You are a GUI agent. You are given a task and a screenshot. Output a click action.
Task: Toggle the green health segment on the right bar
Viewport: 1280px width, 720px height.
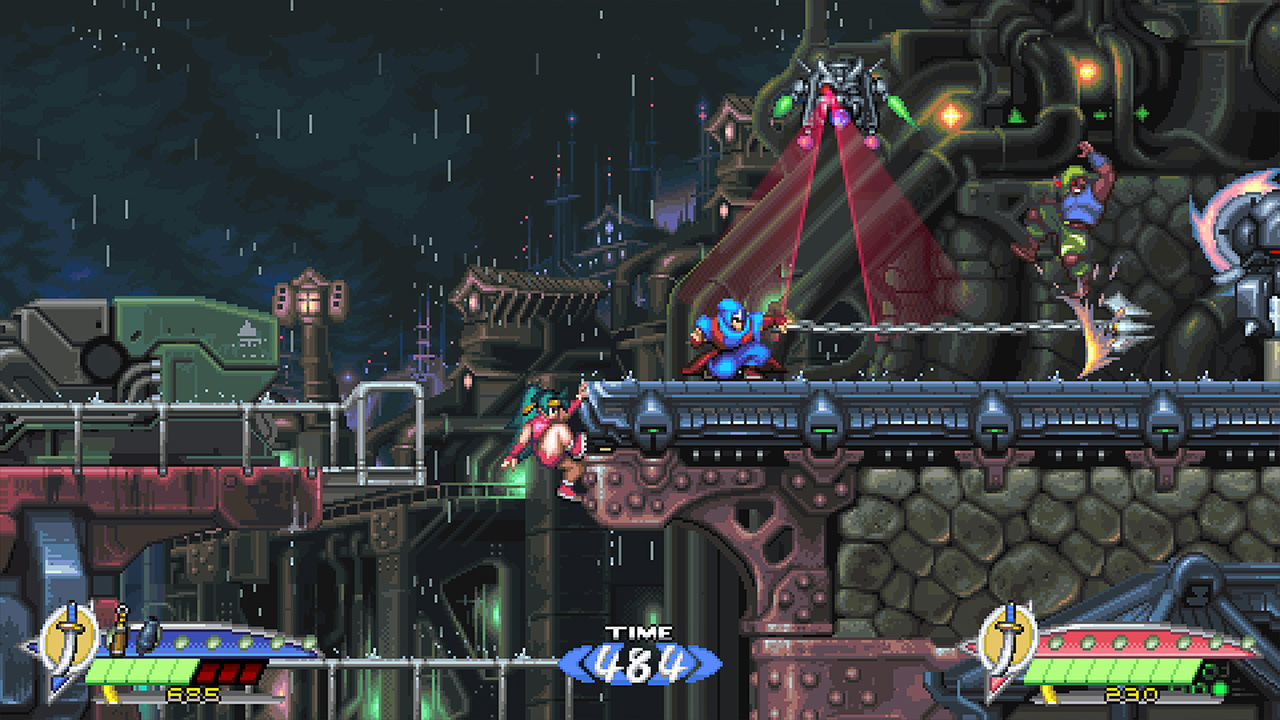[1110, 673]
